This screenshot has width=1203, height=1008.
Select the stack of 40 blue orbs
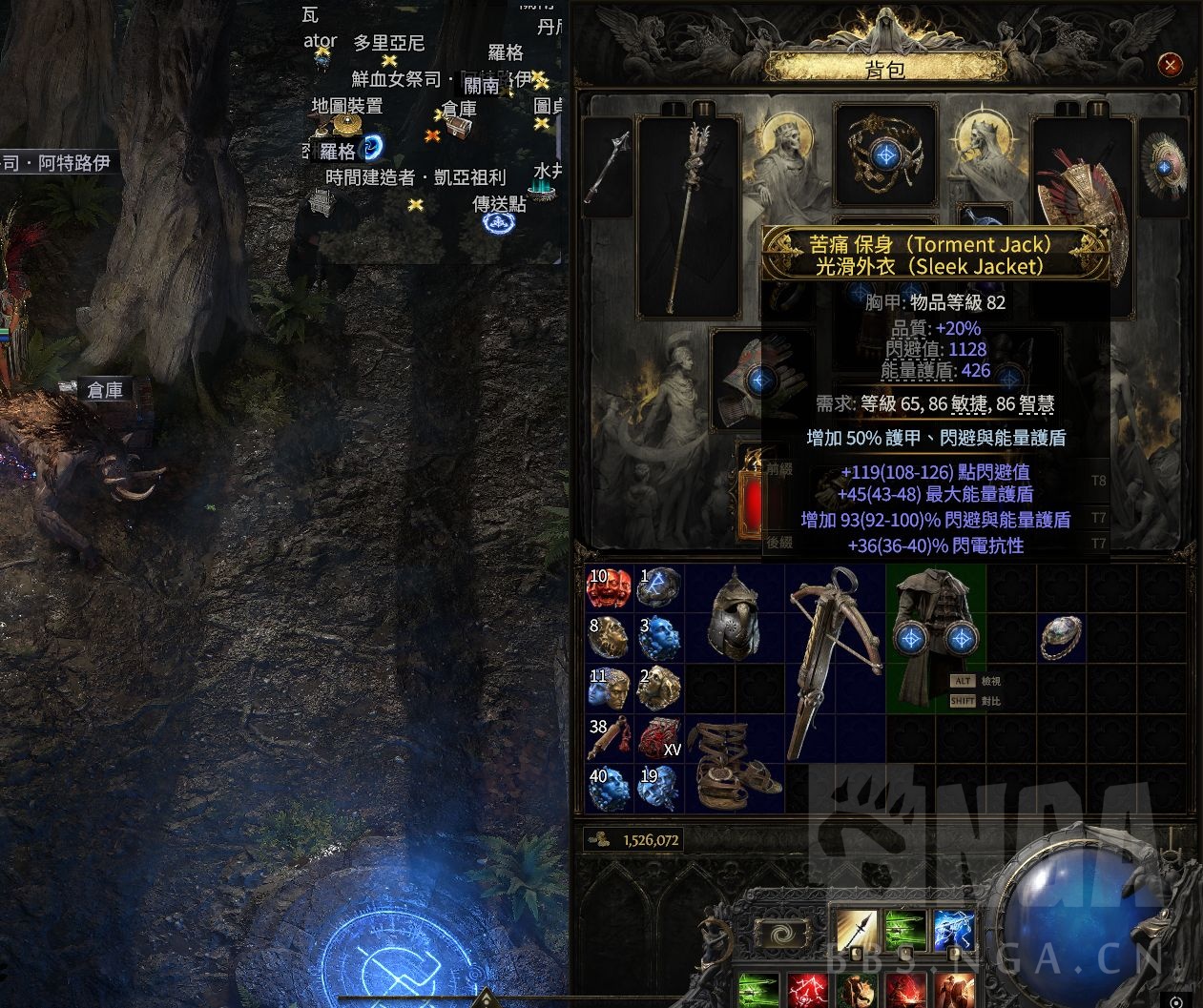point(610,790)
